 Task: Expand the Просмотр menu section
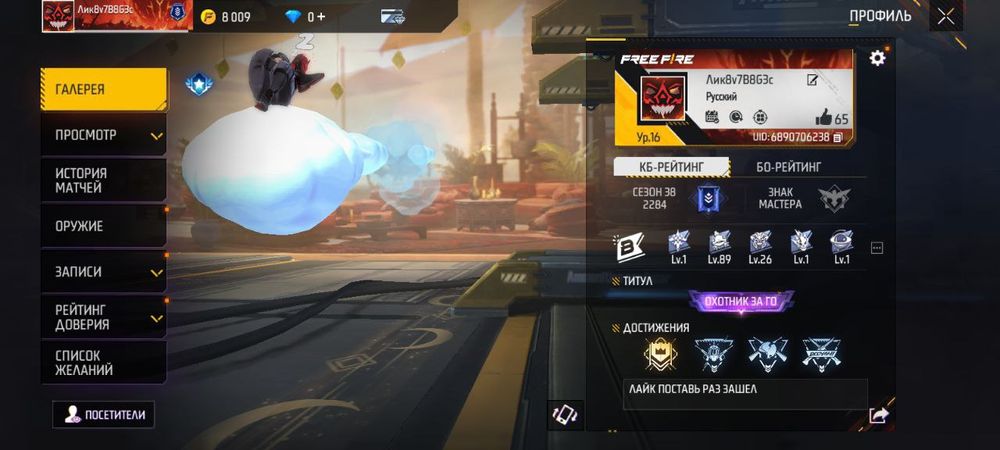coord(103,135)
